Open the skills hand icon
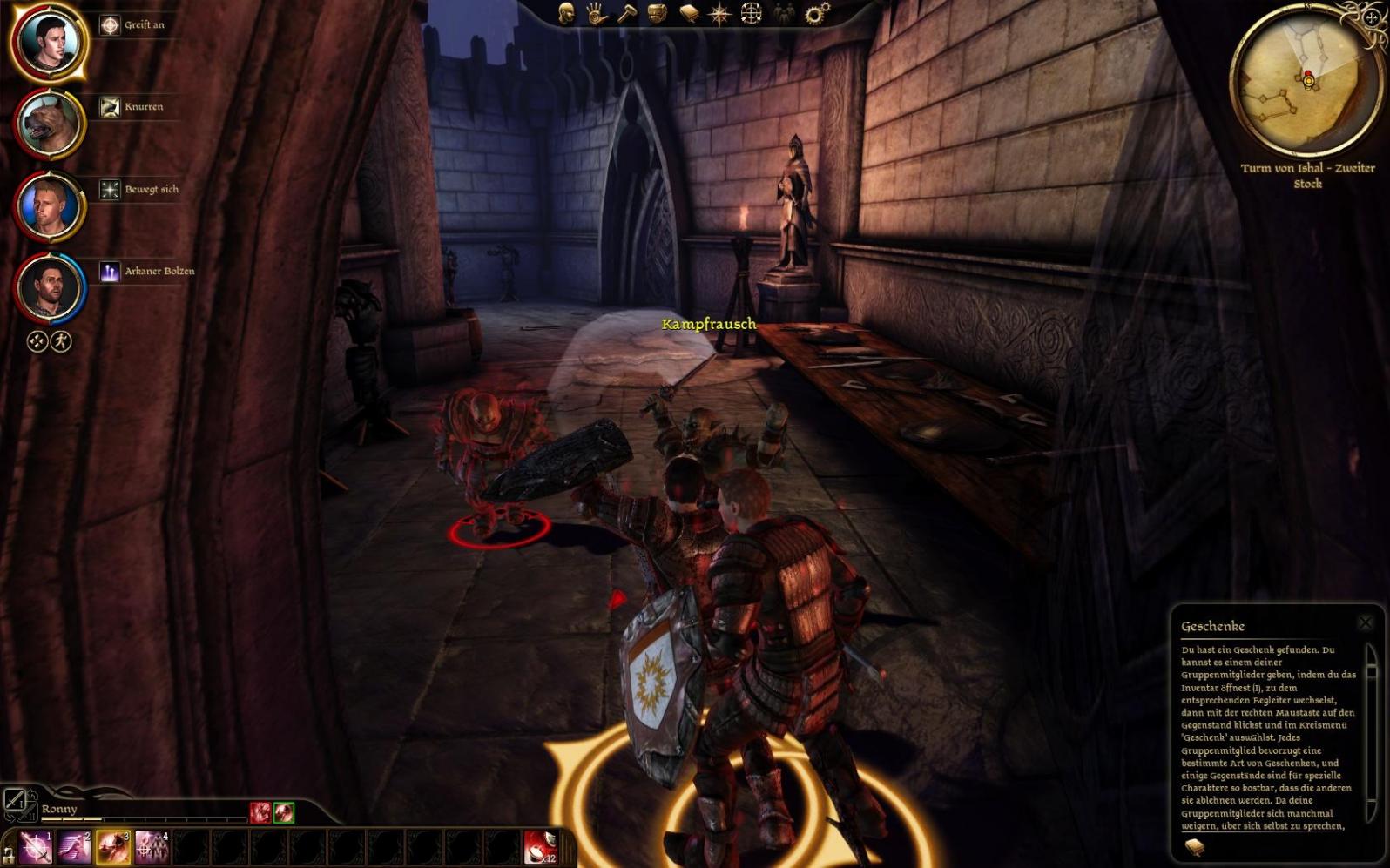 click(x=597, y=14)
